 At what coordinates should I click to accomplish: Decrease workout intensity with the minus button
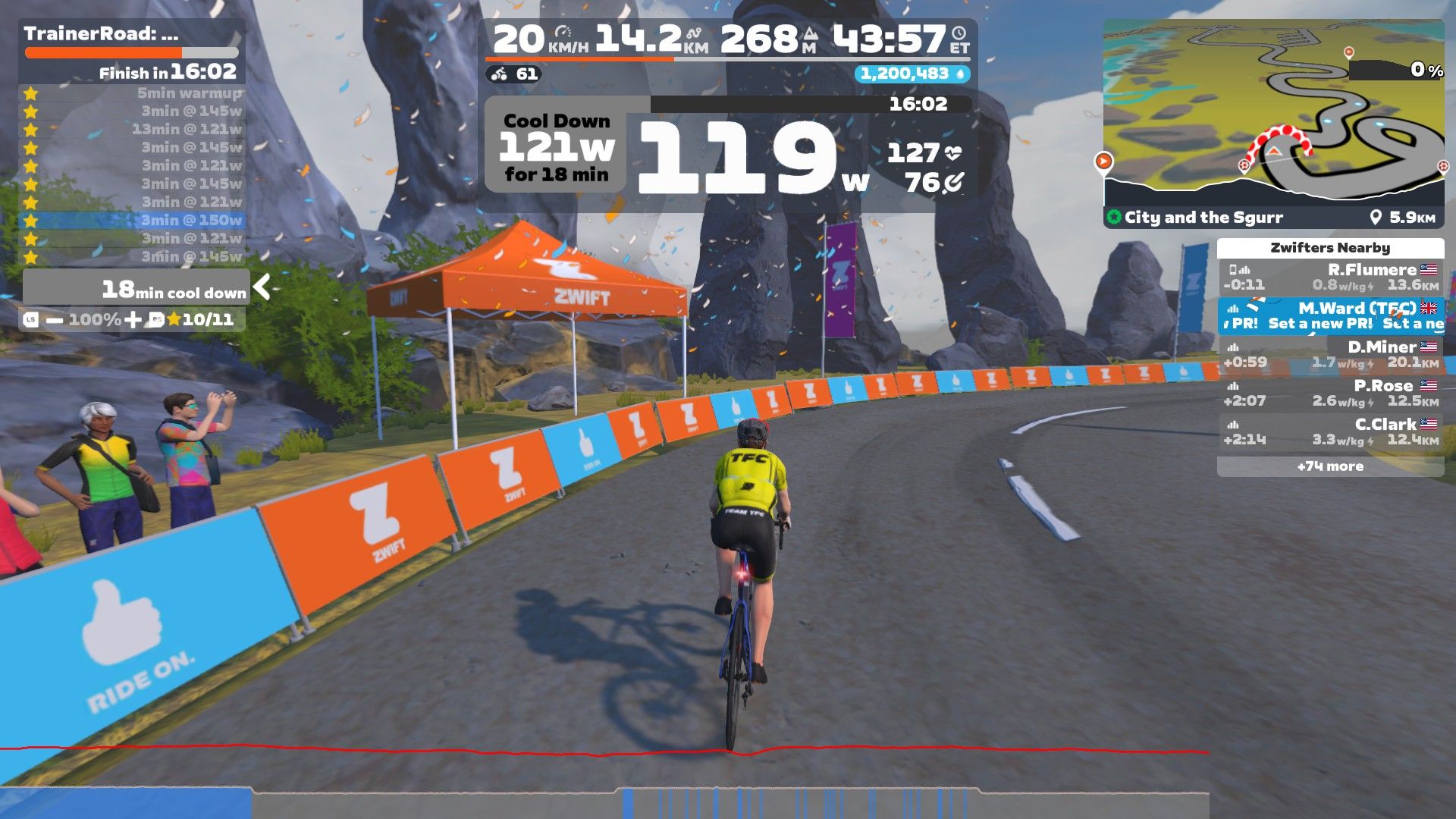55,320
